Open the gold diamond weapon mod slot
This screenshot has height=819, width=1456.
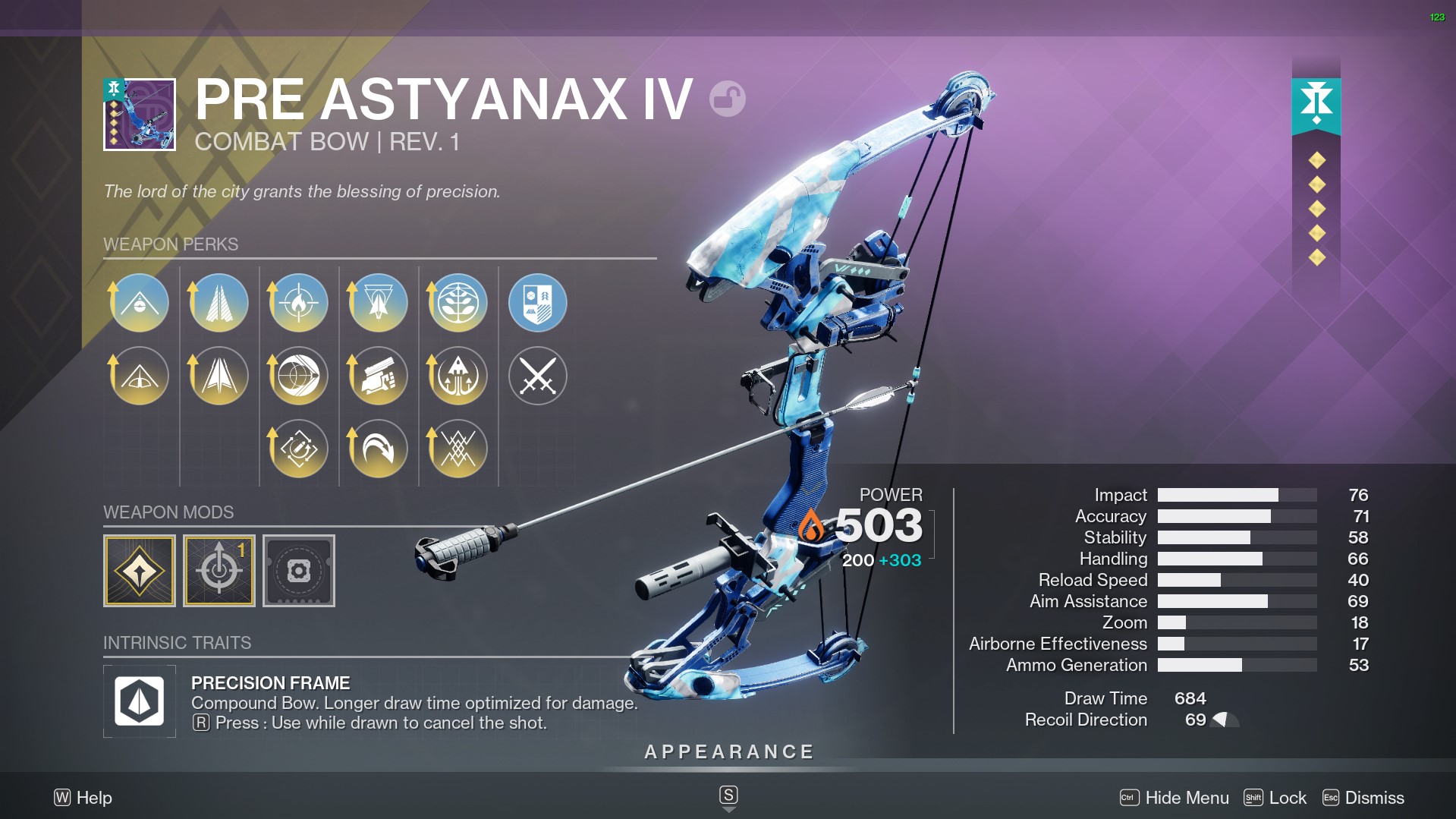point(140,571)
